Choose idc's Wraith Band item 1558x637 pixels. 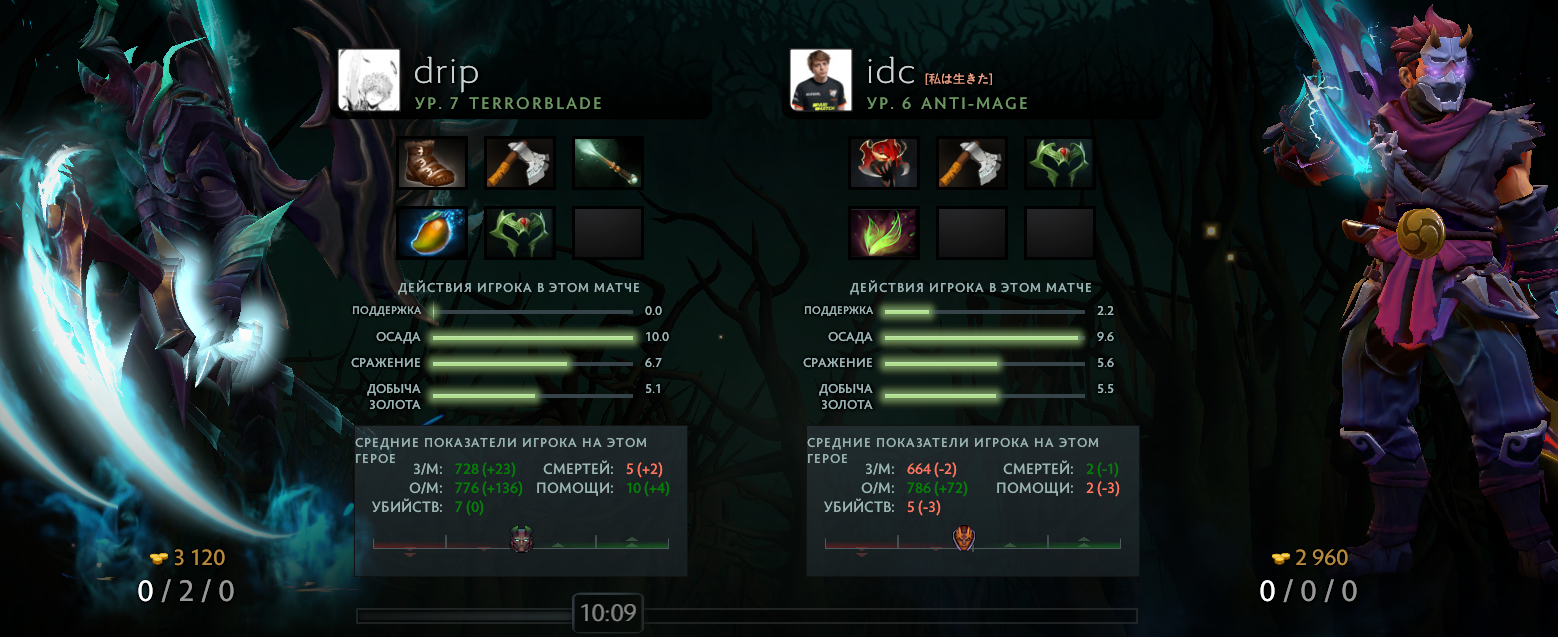1060,163
